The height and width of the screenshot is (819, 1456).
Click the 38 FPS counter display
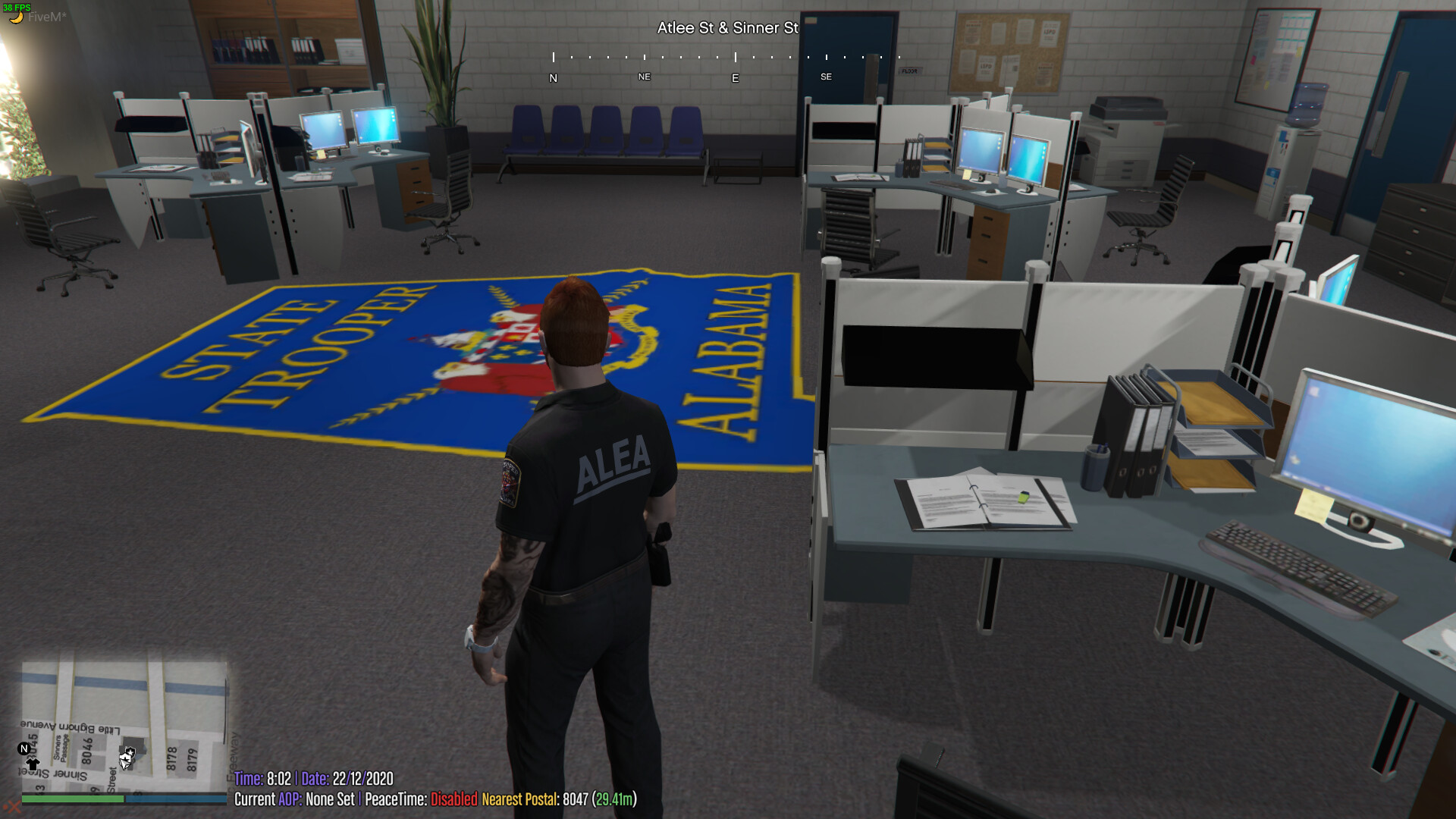[18, 6]
